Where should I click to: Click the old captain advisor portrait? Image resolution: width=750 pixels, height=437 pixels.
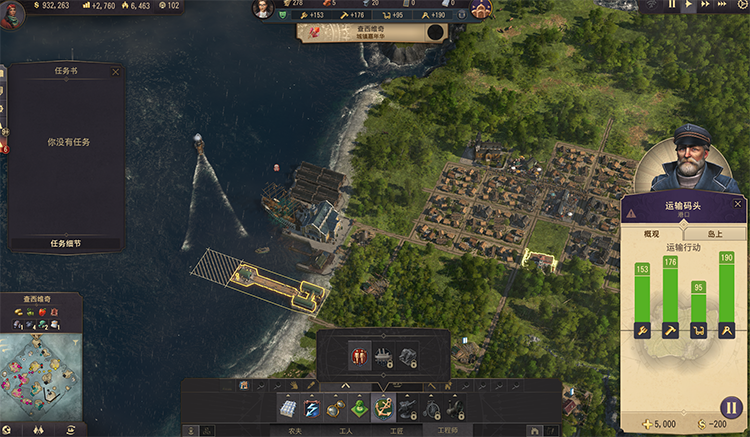(686, 158)
